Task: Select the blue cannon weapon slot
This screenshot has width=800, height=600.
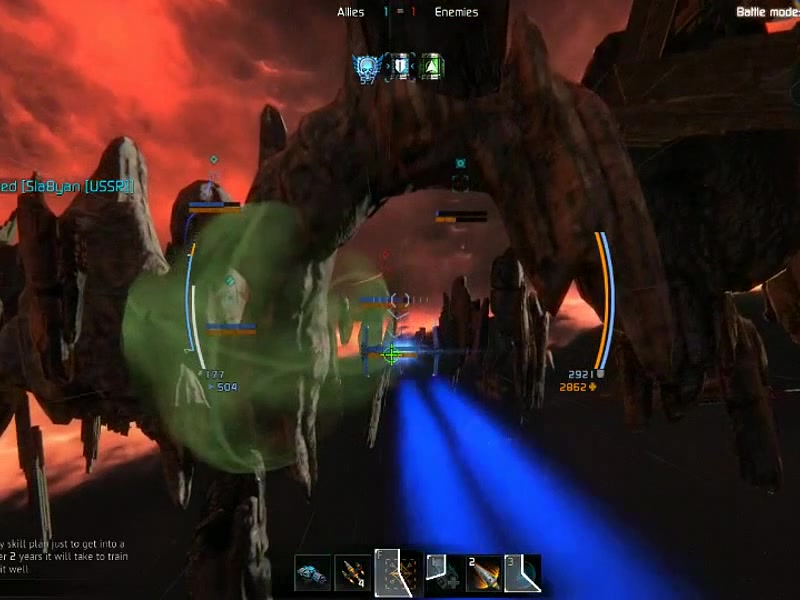Action: coord(312,574)
